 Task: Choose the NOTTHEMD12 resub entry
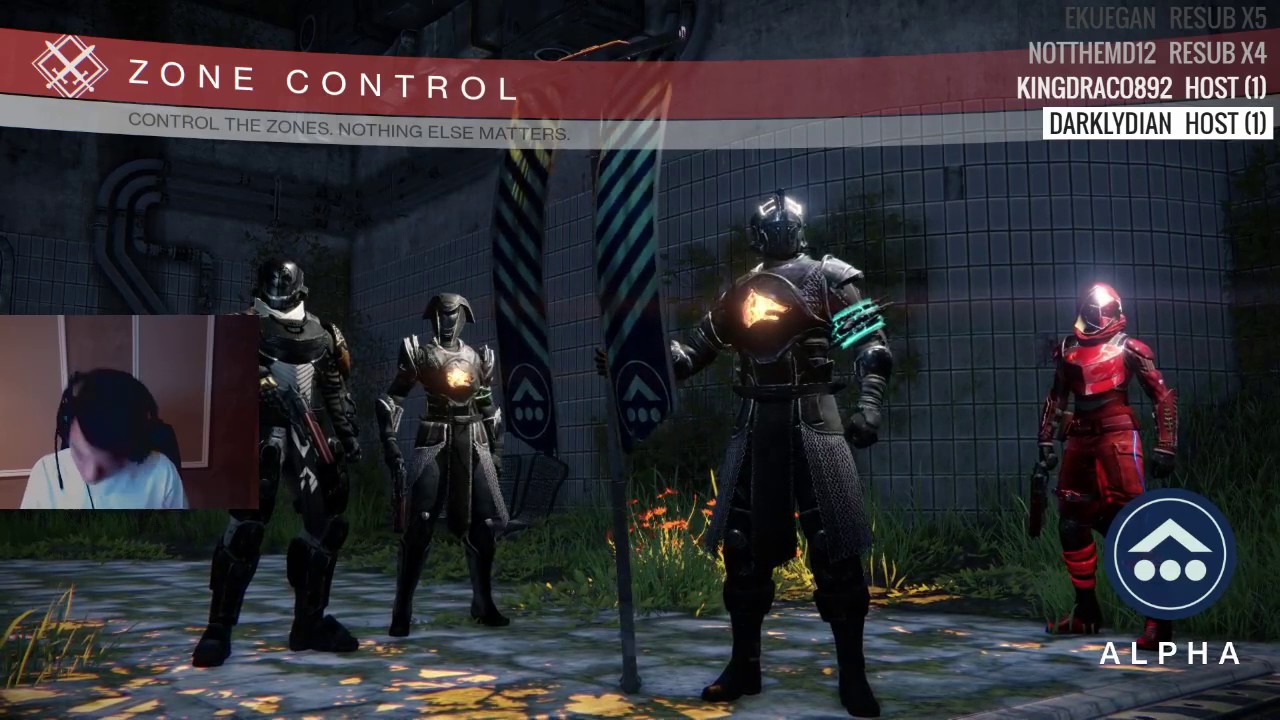pos(1147,54)
